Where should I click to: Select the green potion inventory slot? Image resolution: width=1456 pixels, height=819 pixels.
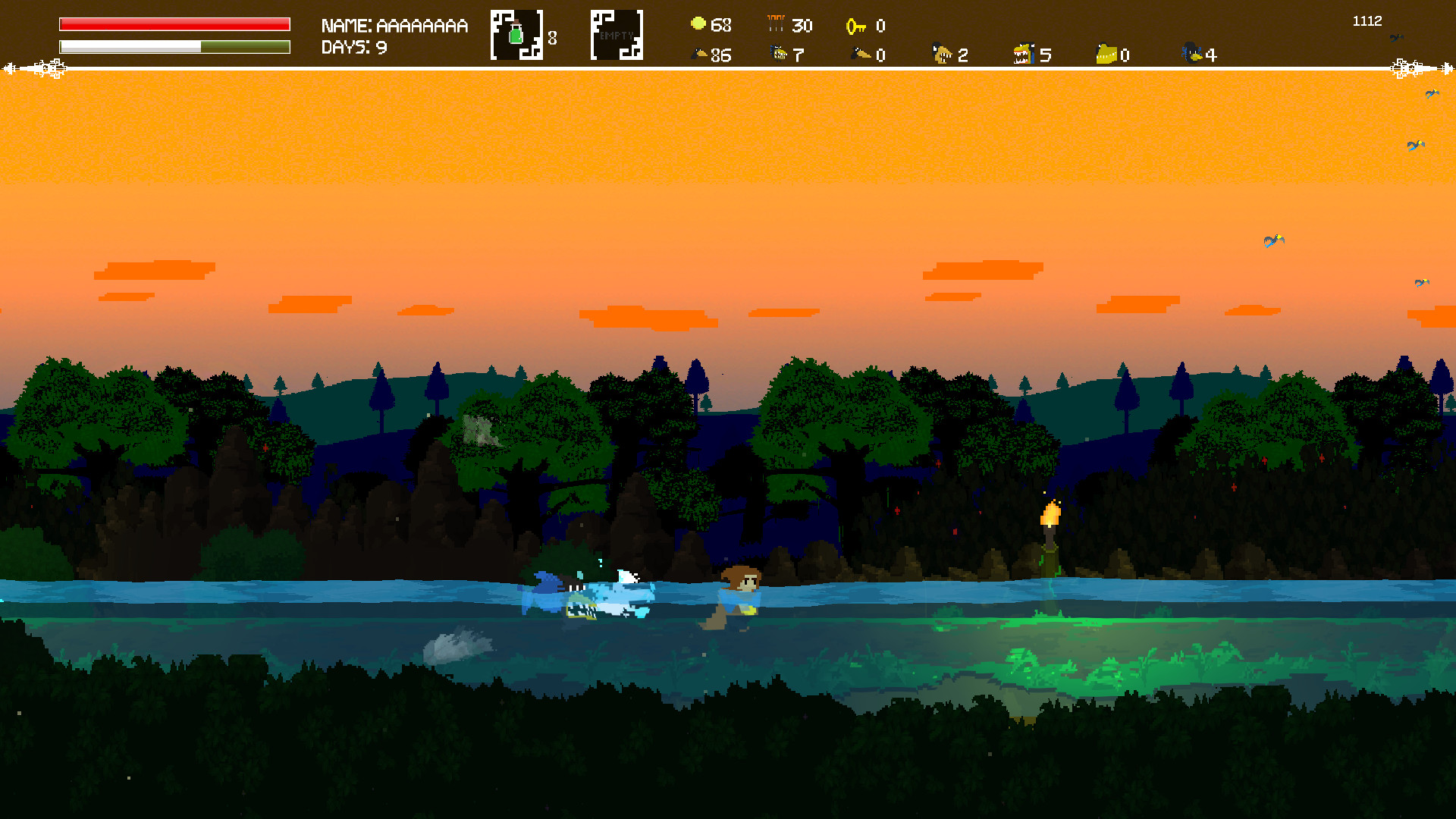point(518,33)
